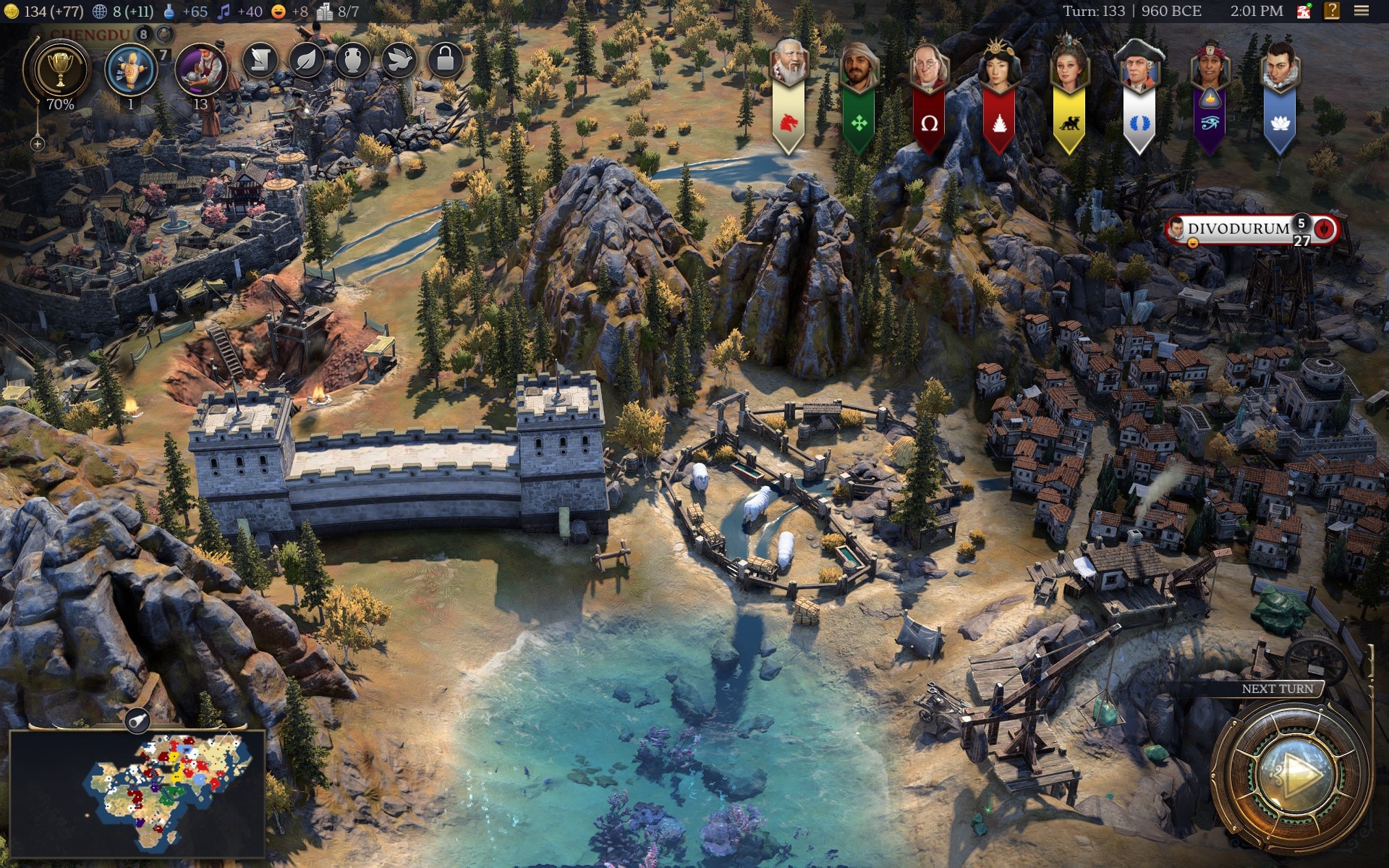Viewport: 1389px width, 868px height.
Task: Click the padlock icon button
Action: [x=445, y=60]
